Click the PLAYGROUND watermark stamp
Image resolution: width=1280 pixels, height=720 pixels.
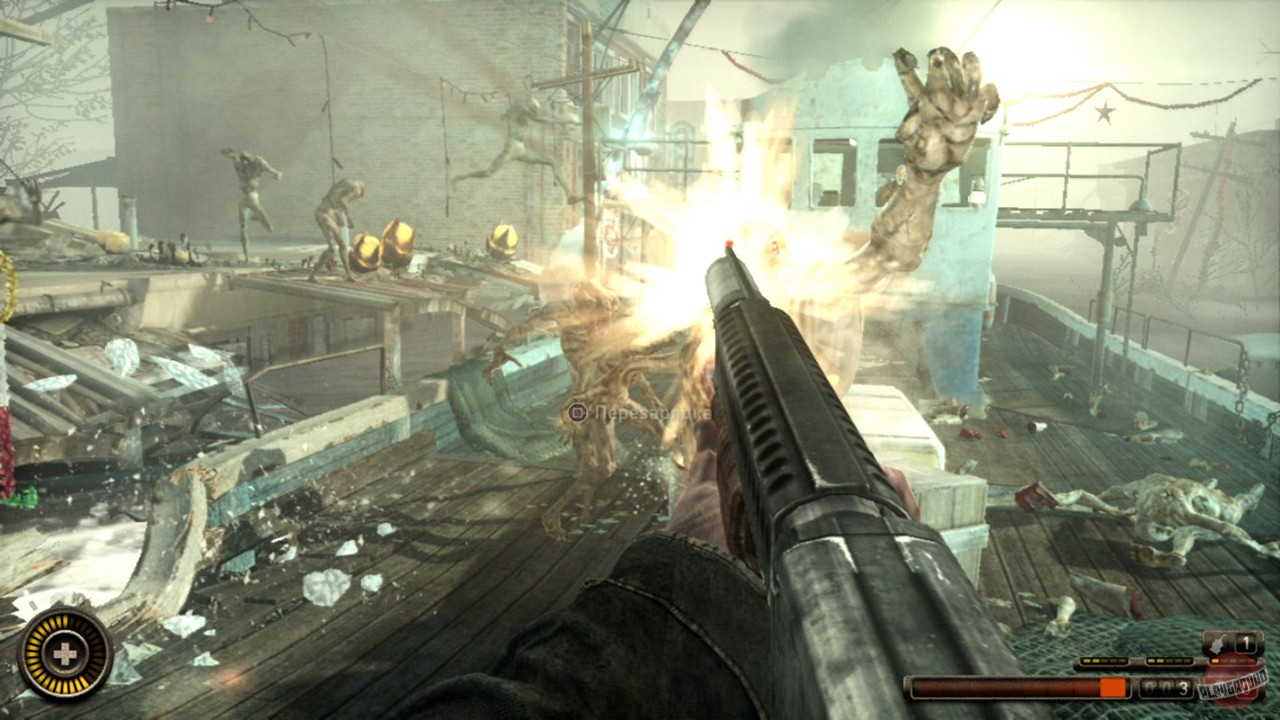click(x=1235, y=686)
